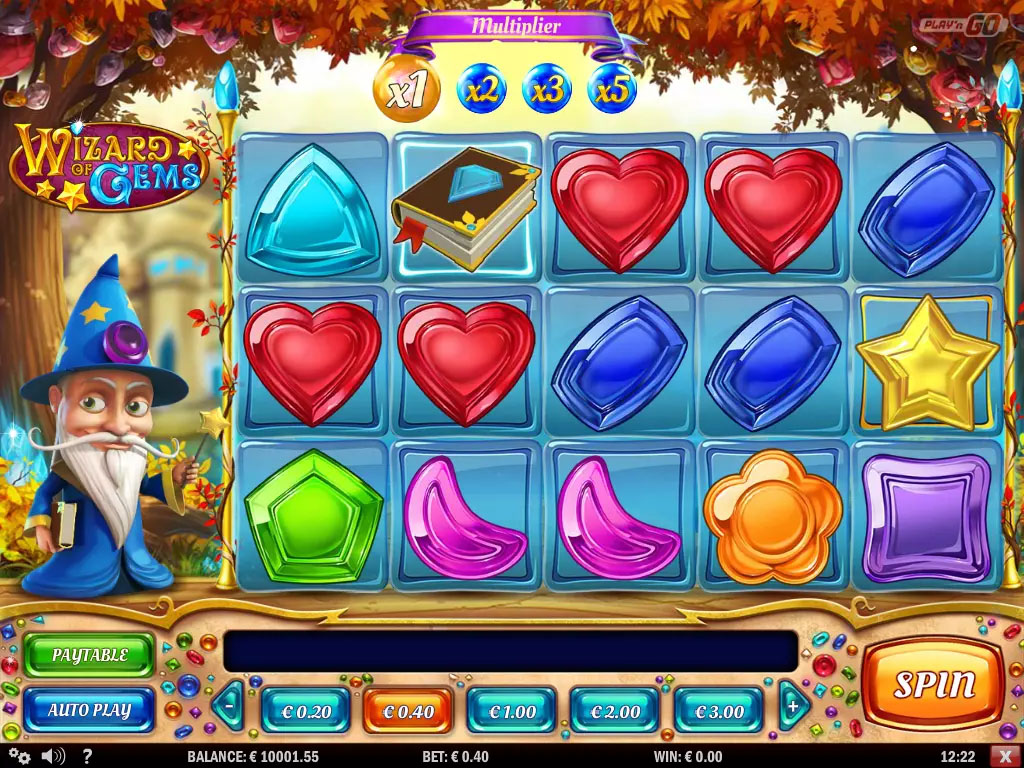
Task: Increase bet with the plus arrow
Action: click(x=794, y=707)
